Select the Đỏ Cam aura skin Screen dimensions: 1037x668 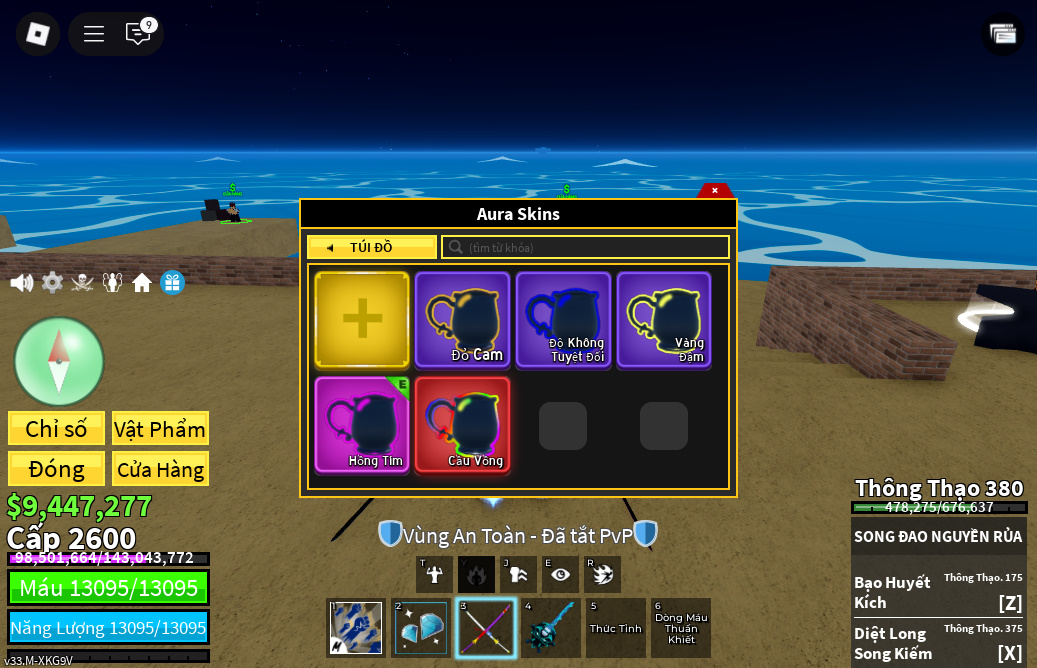463,319
